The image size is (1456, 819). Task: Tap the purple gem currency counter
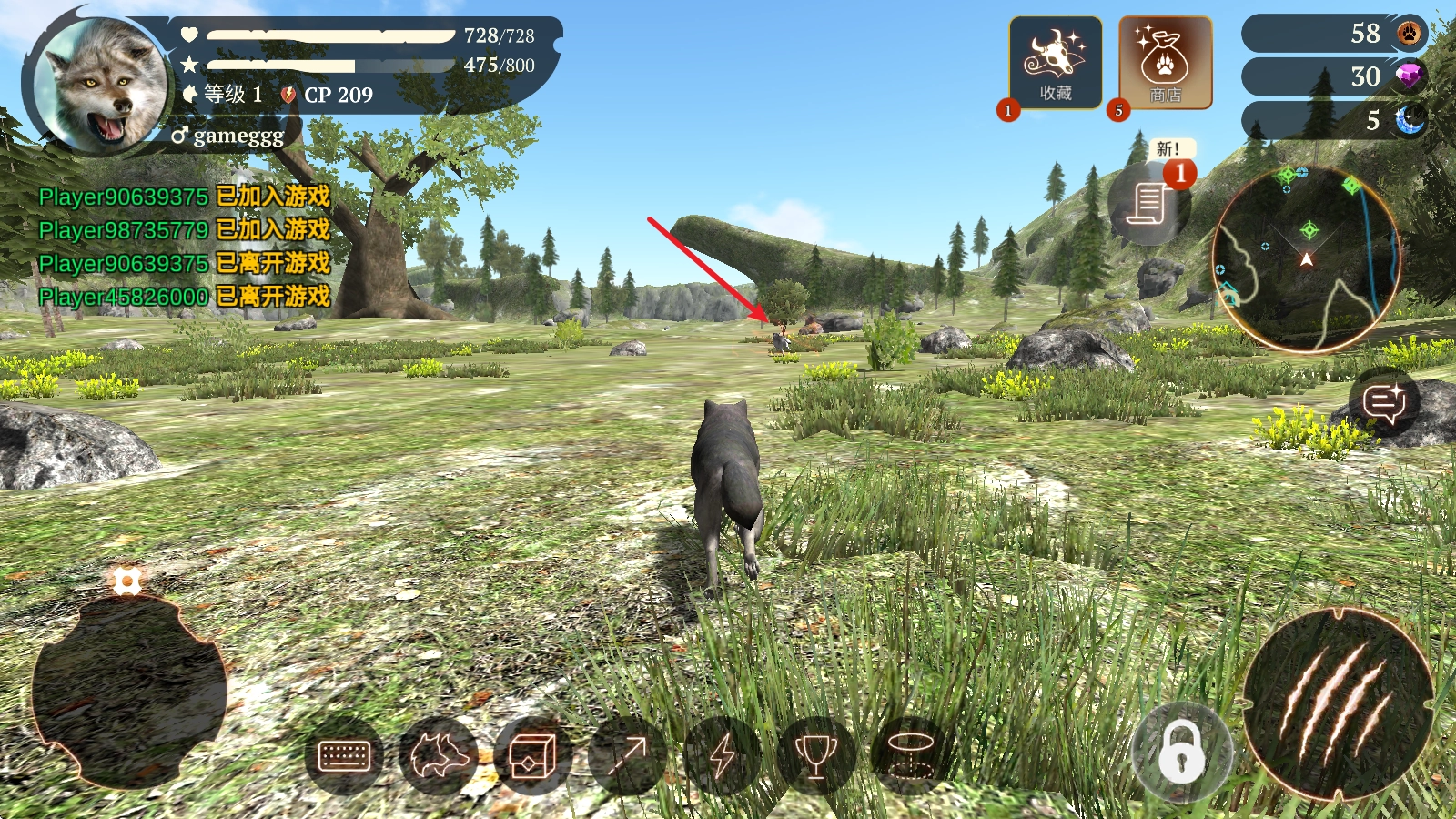click(x=1333, y=76)
